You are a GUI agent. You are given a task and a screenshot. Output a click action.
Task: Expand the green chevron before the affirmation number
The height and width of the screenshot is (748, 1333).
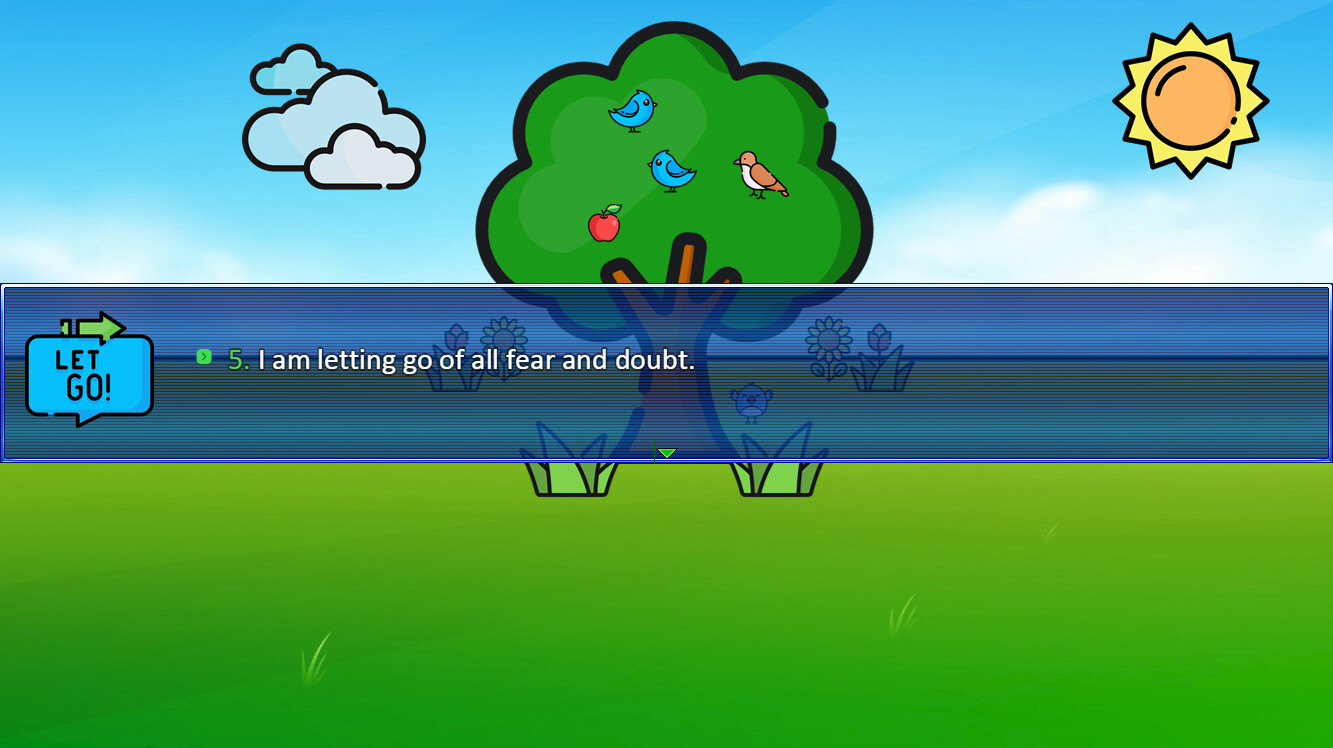(x=204, y=356)
